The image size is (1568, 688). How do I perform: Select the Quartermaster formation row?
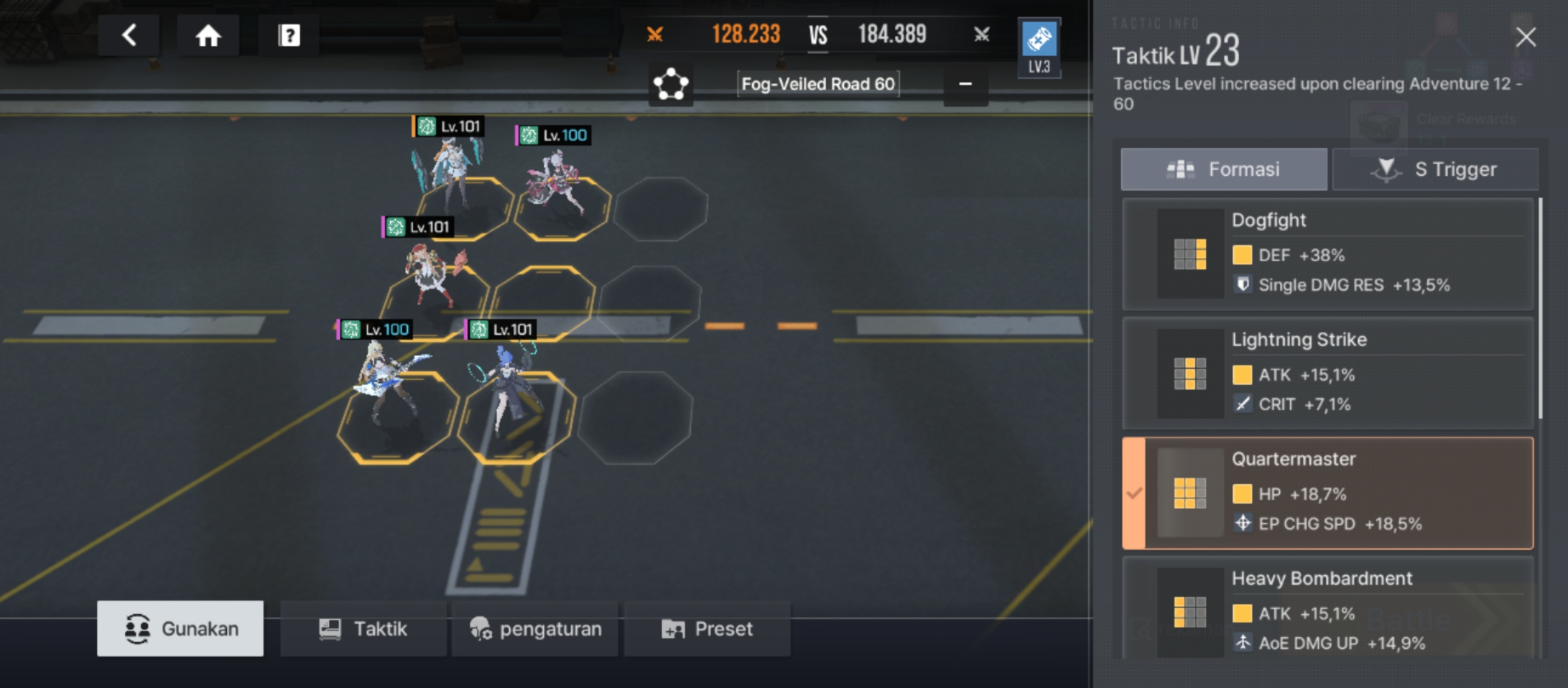pos(1328,493)
